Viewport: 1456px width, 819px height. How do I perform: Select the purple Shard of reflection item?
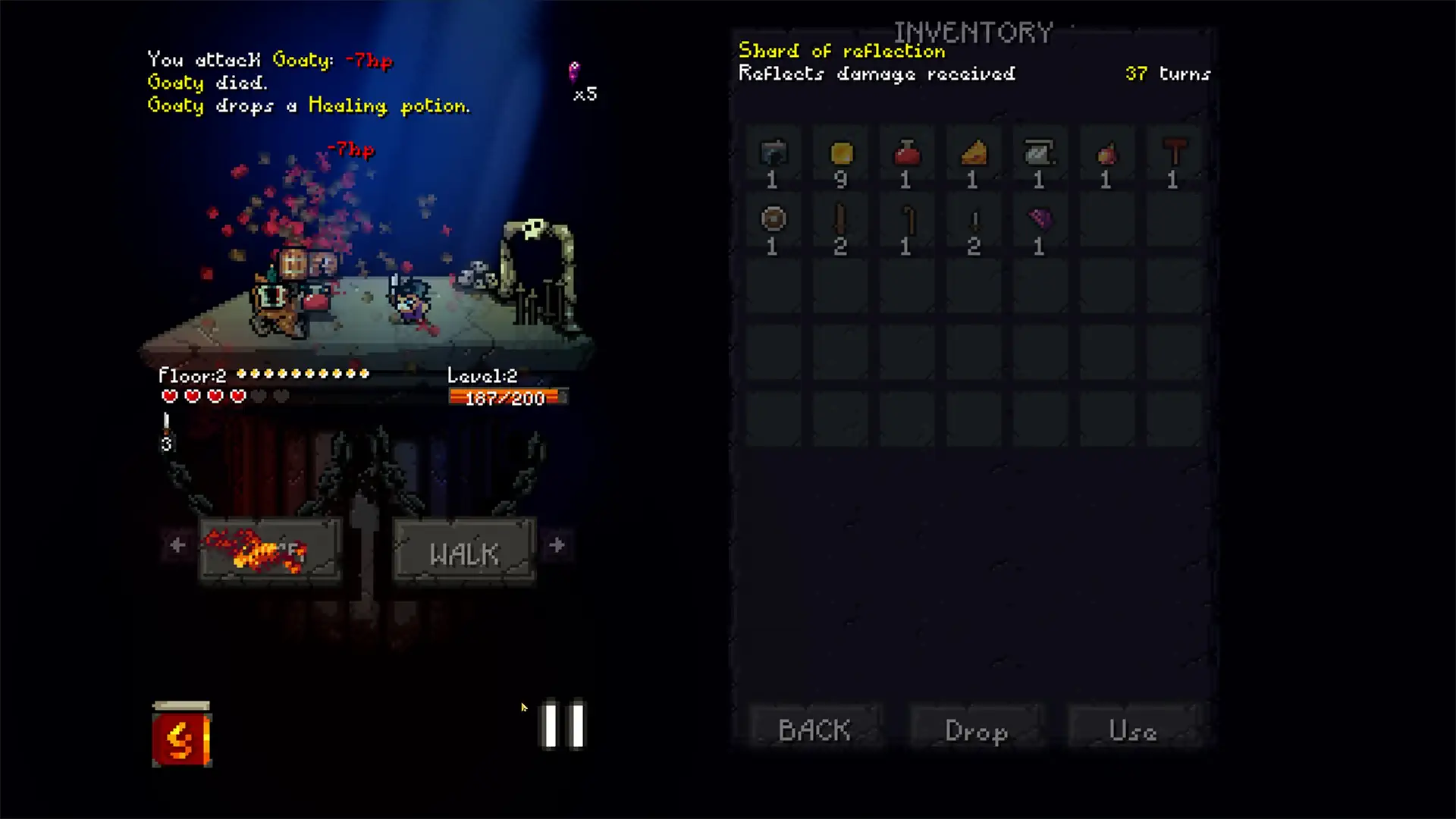pyautogui.click(x=1039, y=220)
